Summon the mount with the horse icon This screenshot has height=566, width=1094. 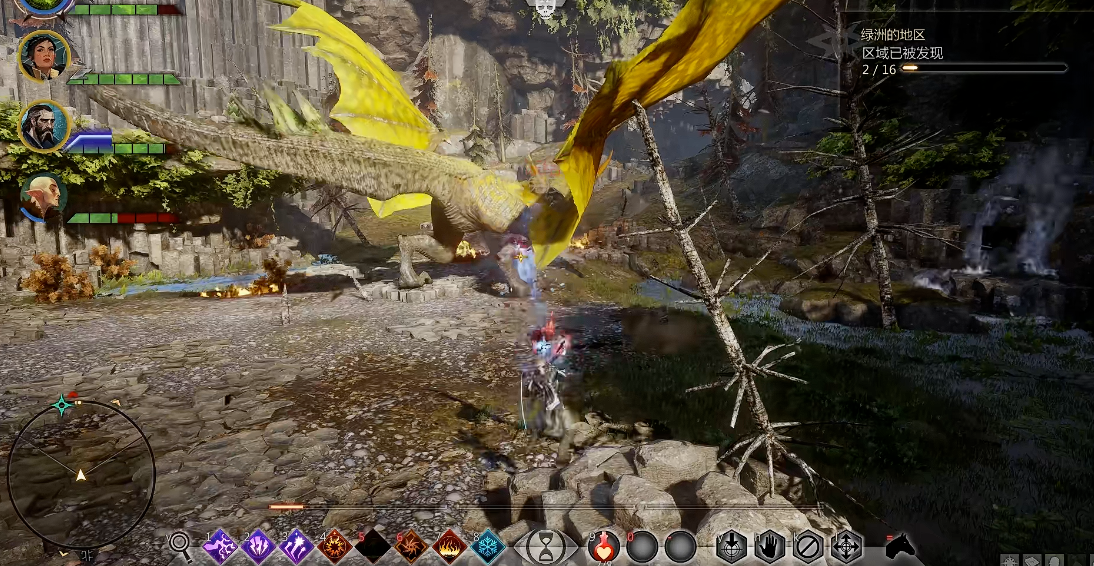click(x=899, y=546)
